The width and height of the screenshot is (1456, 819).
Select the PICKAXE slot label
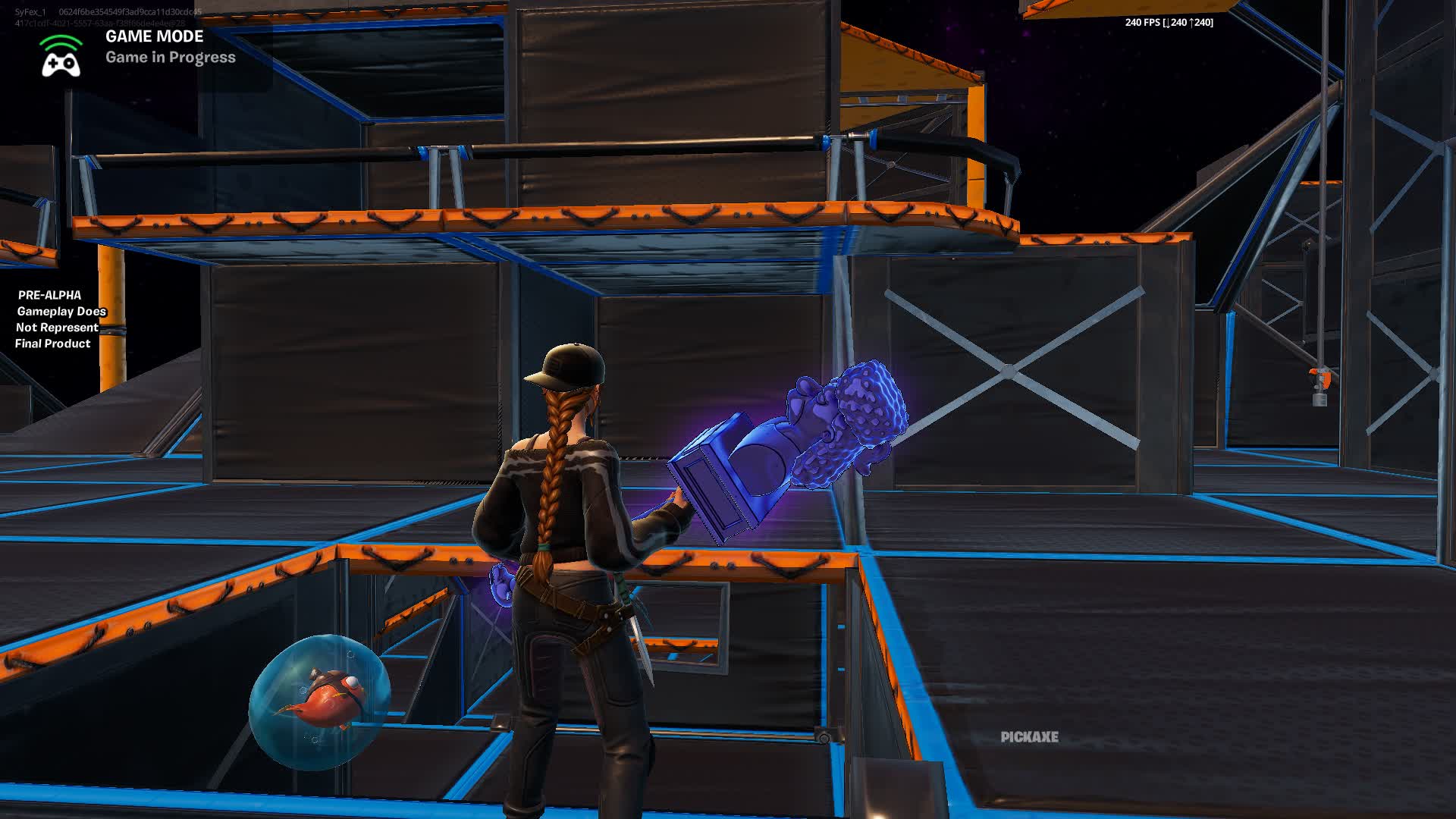pos(1030,736)
